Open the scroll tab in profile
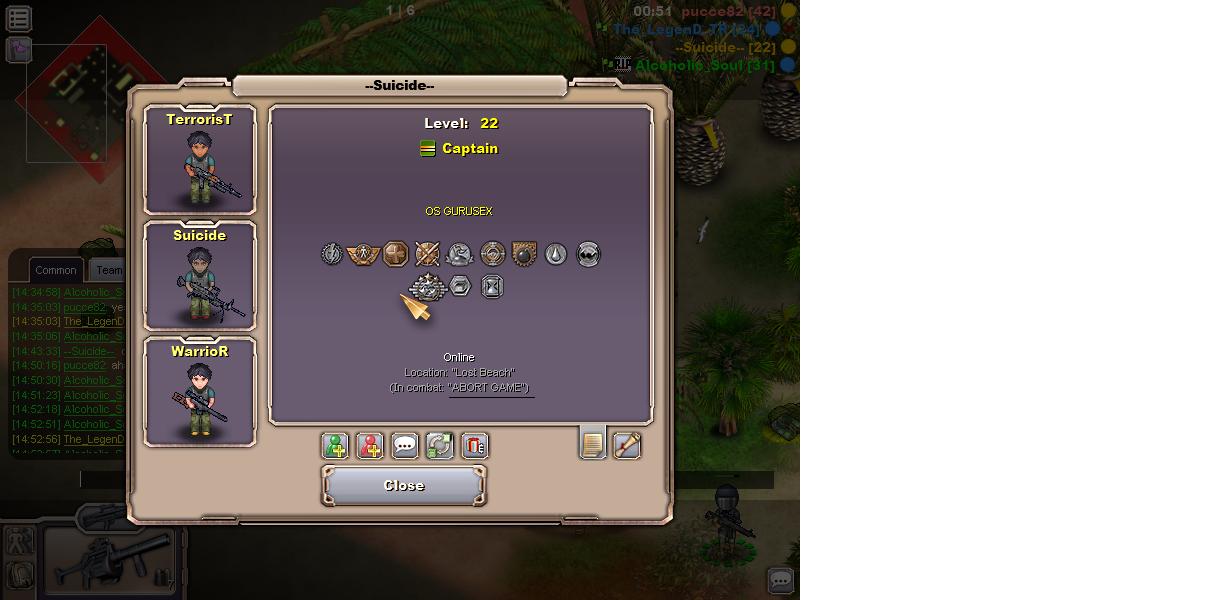The width and height of the screenshot is (1218, 600). (x=627, y=445)
